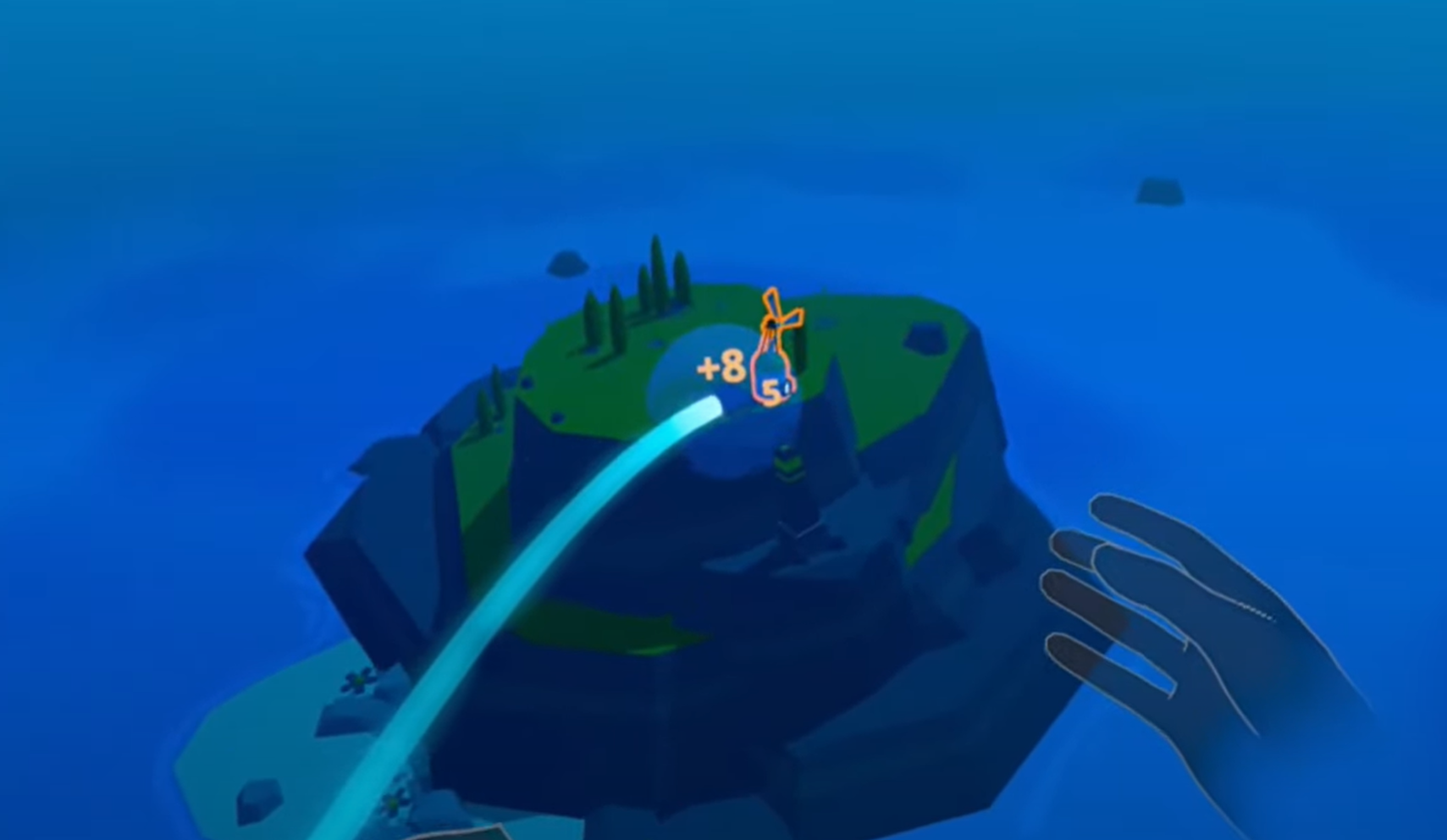
Task: Select the orange-outlined windmill building
Action: pyautogui.click(x=773, y=356)
